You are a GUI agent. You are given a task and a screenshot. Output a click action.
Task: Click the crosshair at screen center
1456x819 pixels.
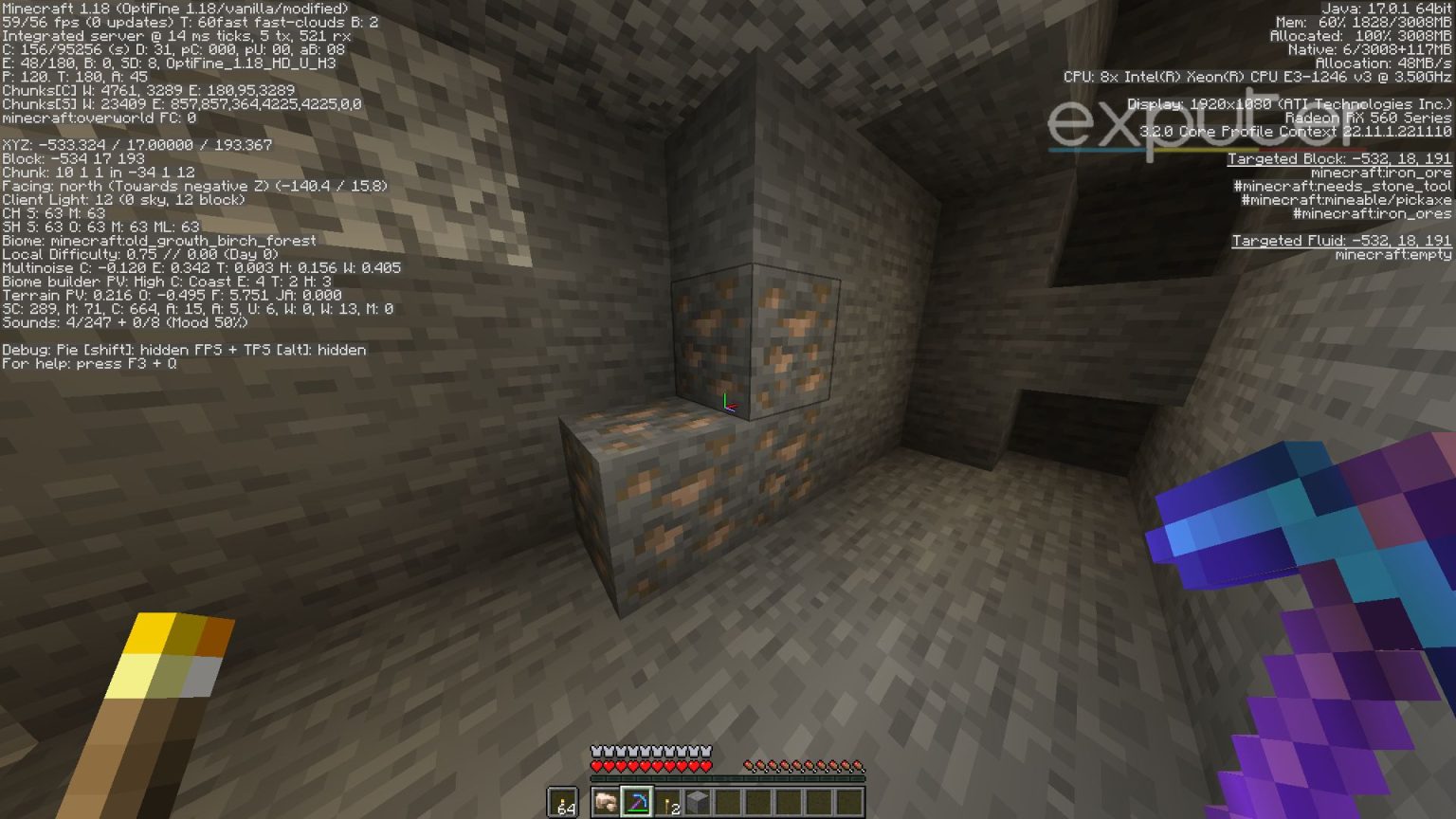click(x=728, y=409)
